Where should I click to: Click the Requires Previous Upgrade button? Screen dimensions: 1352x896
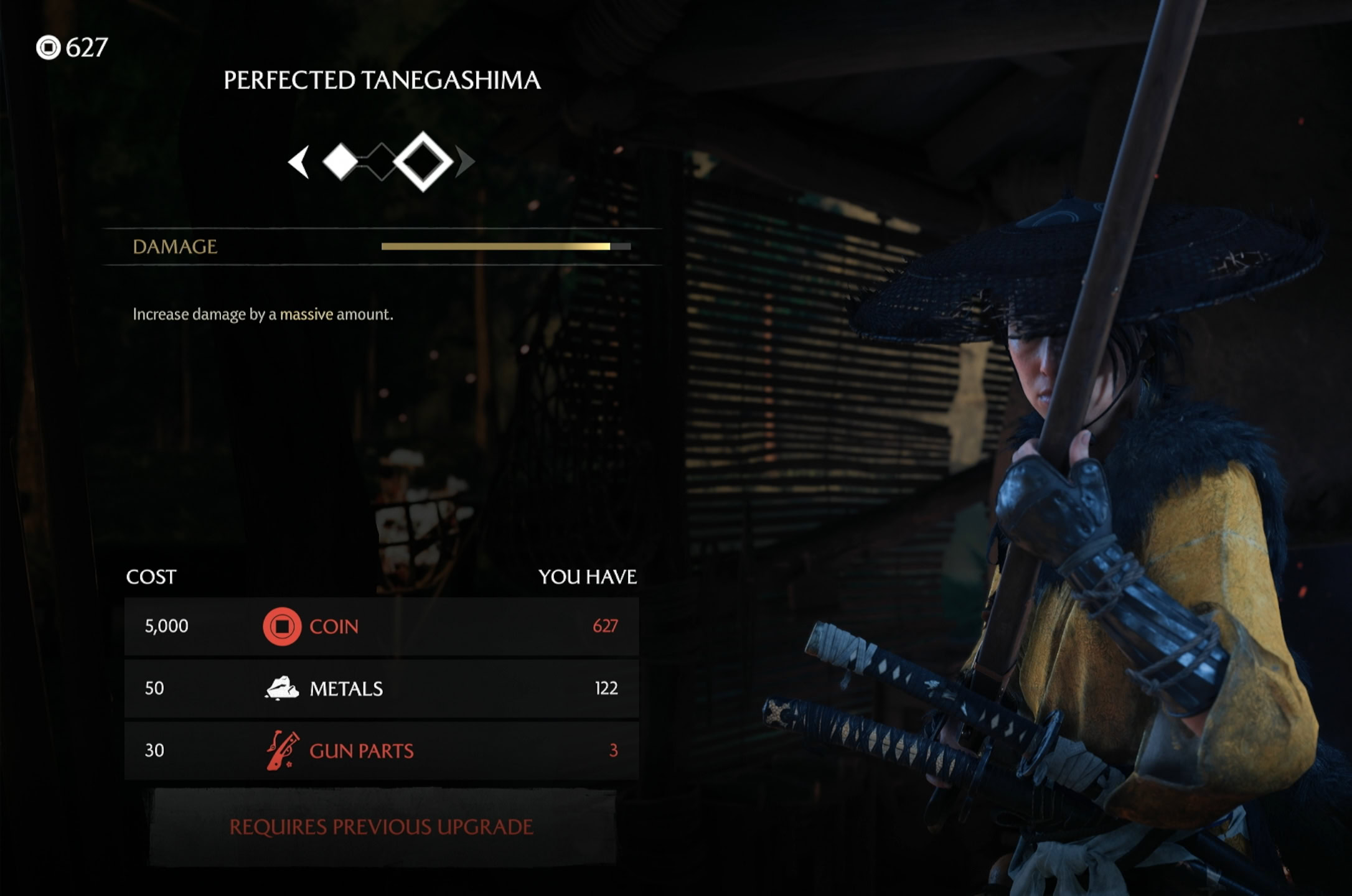pyautogui.click(x=382, y=827)
